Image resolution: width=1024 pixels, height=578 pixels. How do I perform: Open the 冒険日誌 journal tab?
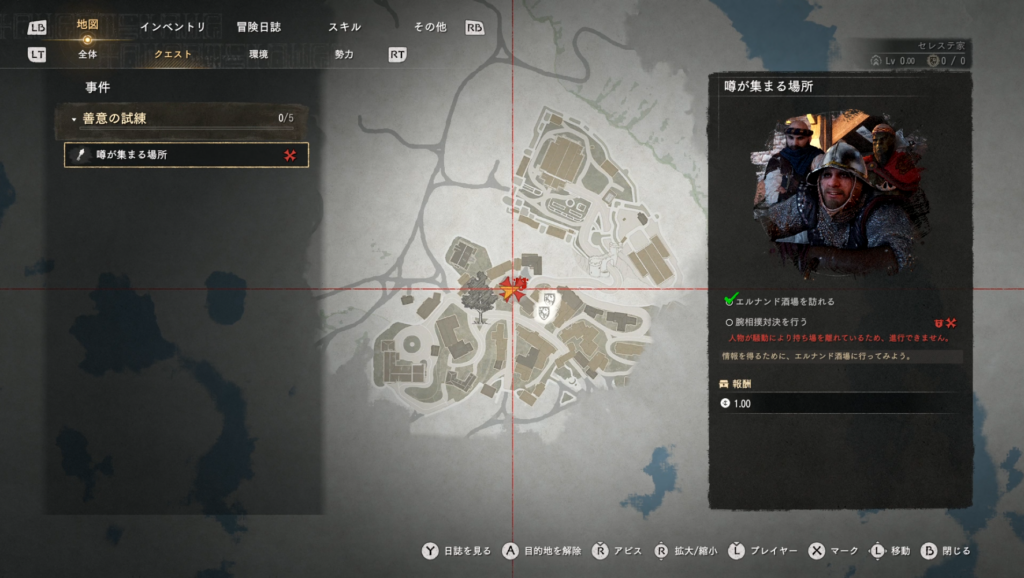[x=259, y=27]
